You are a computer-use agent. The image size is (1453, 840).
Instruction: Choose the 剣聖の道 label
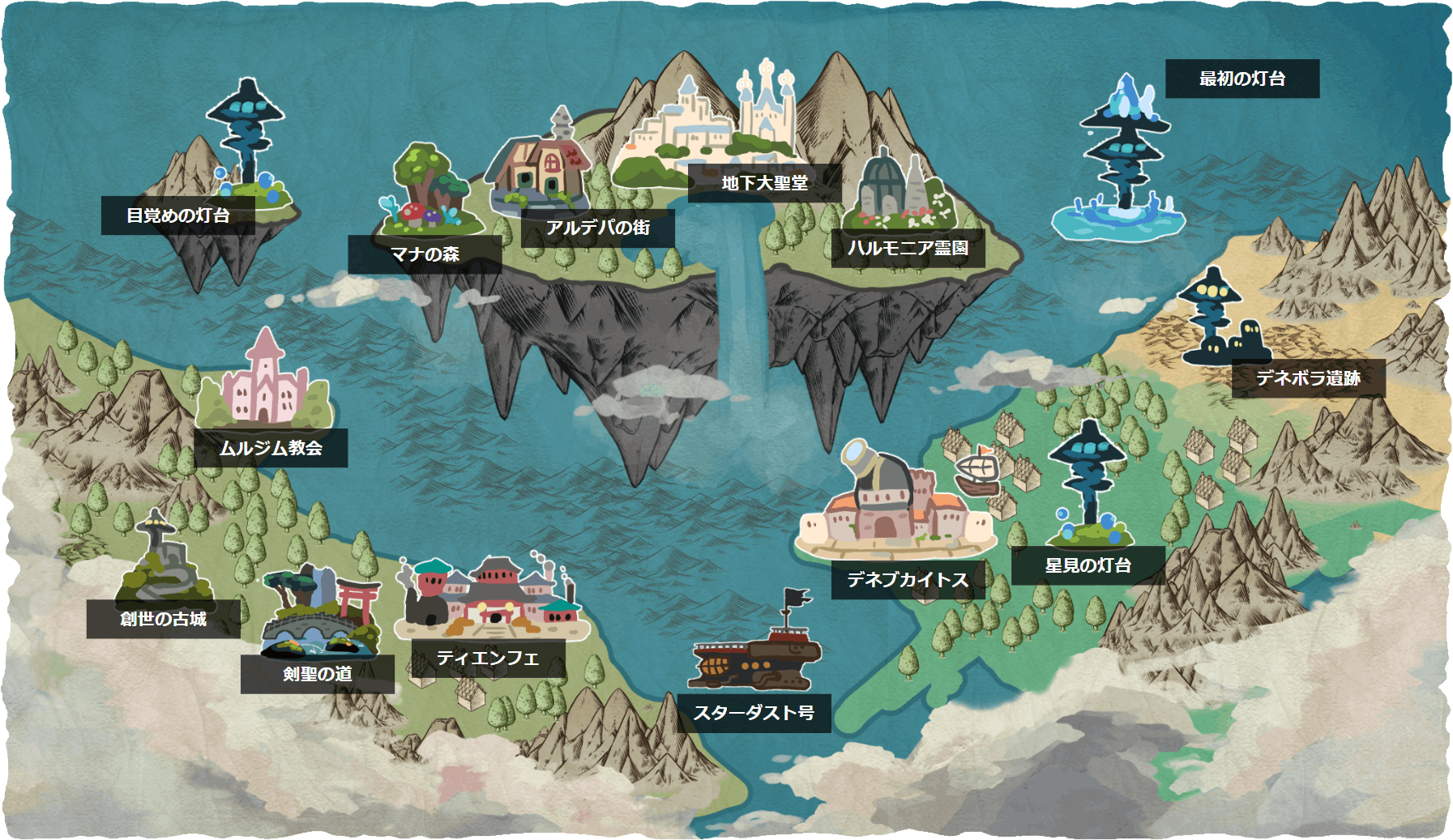[317, 674]
